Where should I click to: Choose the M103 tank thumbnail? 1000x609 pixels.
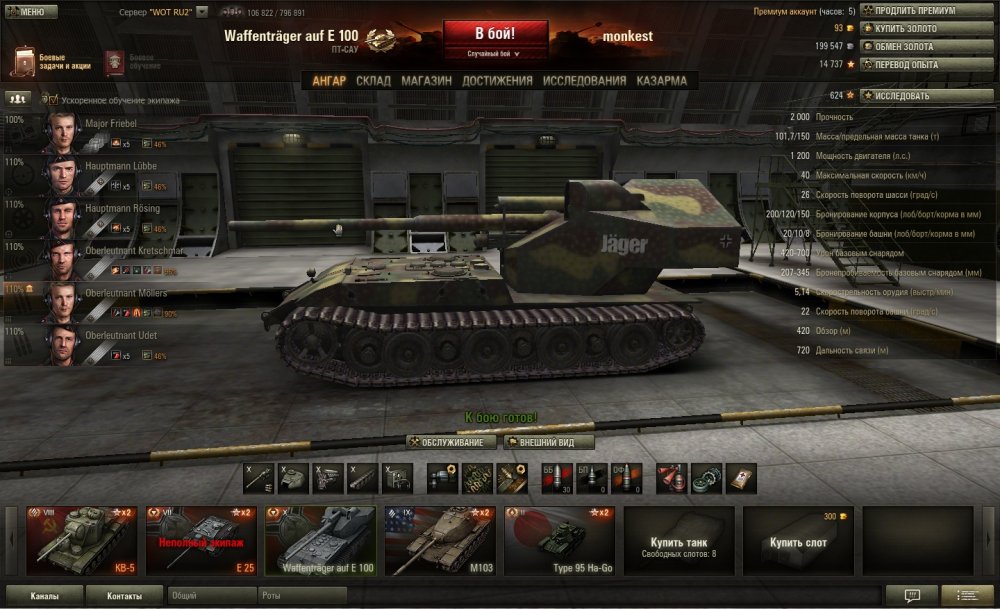point(440,540)
